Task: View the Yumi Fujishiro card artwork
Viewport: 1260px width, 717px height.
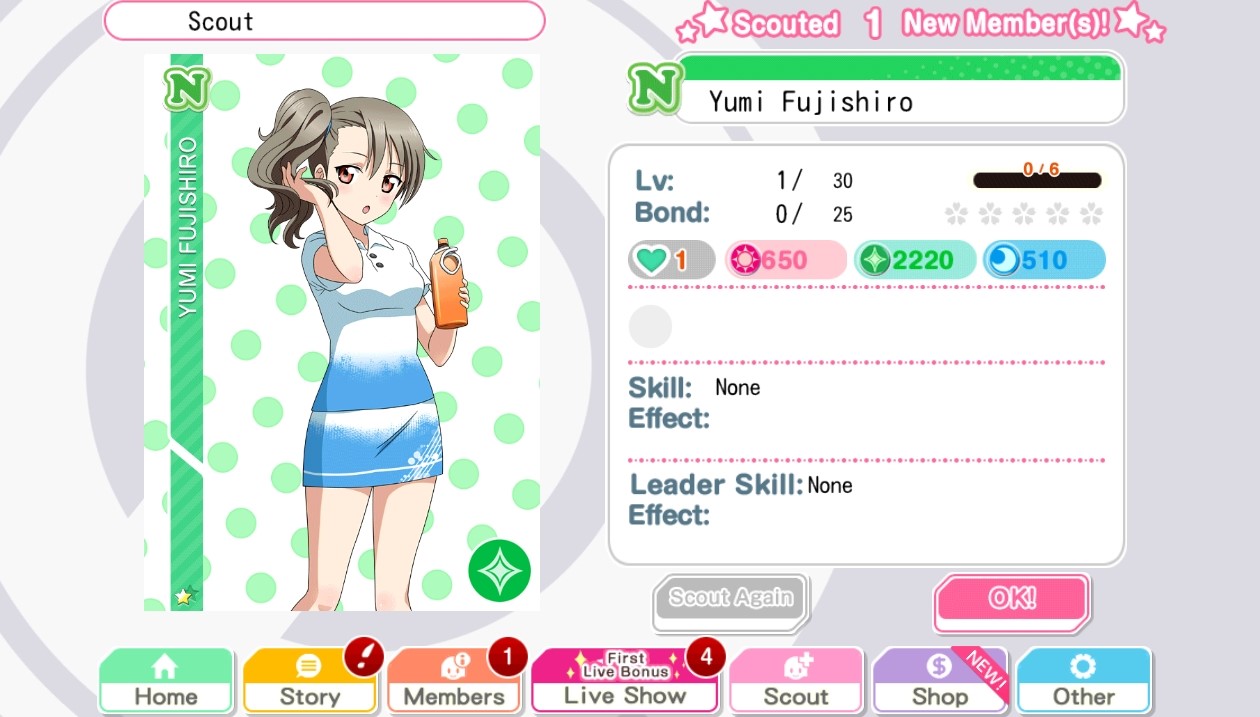Action: point(342,332)
